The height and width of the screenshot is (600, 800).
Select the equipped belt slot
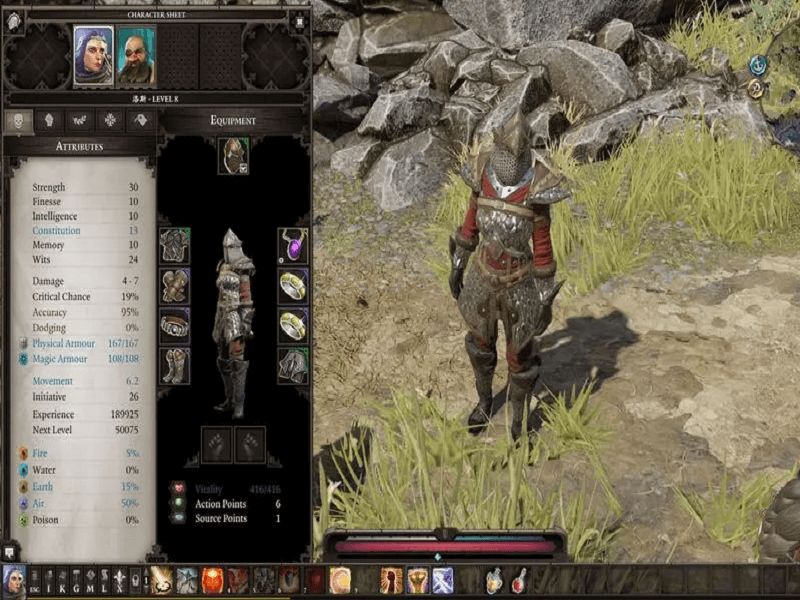coord(175,325)
